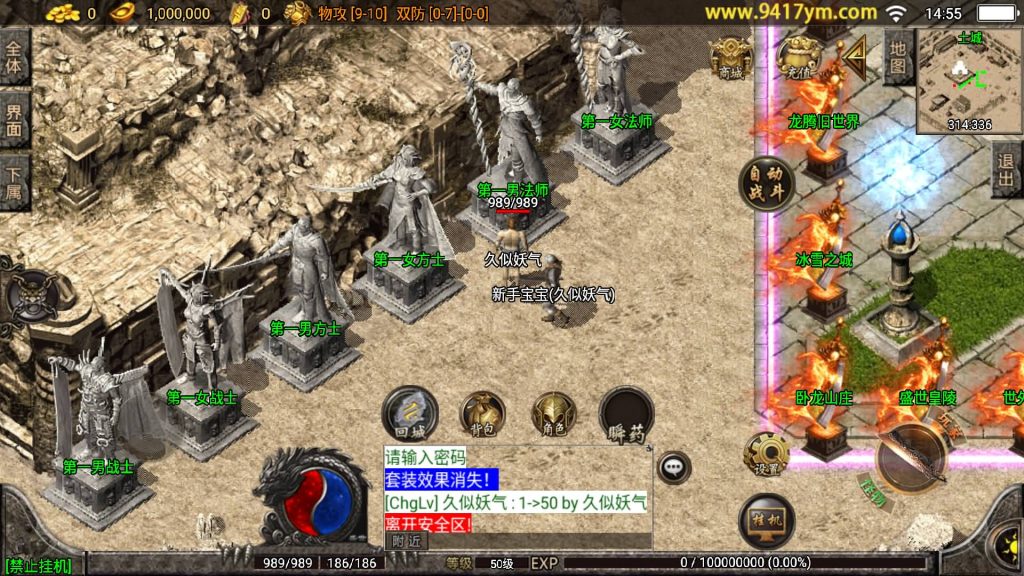This screenshot has height=576, width=1024.
Task: Switch to the 界面 tab
Action: coord(14,120)
